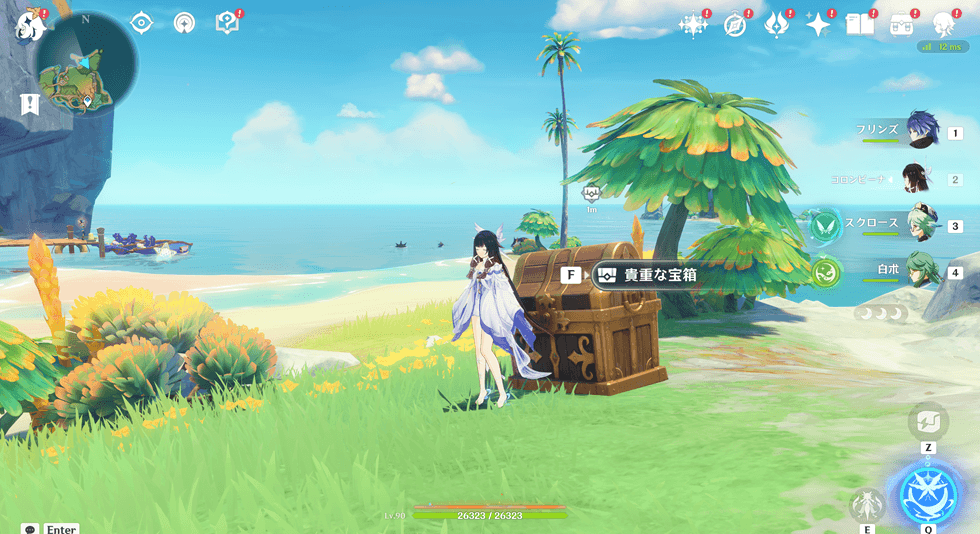Switch to party member 白朮
The height and width of the screenshot is (534, 980).
pos(921,271)
